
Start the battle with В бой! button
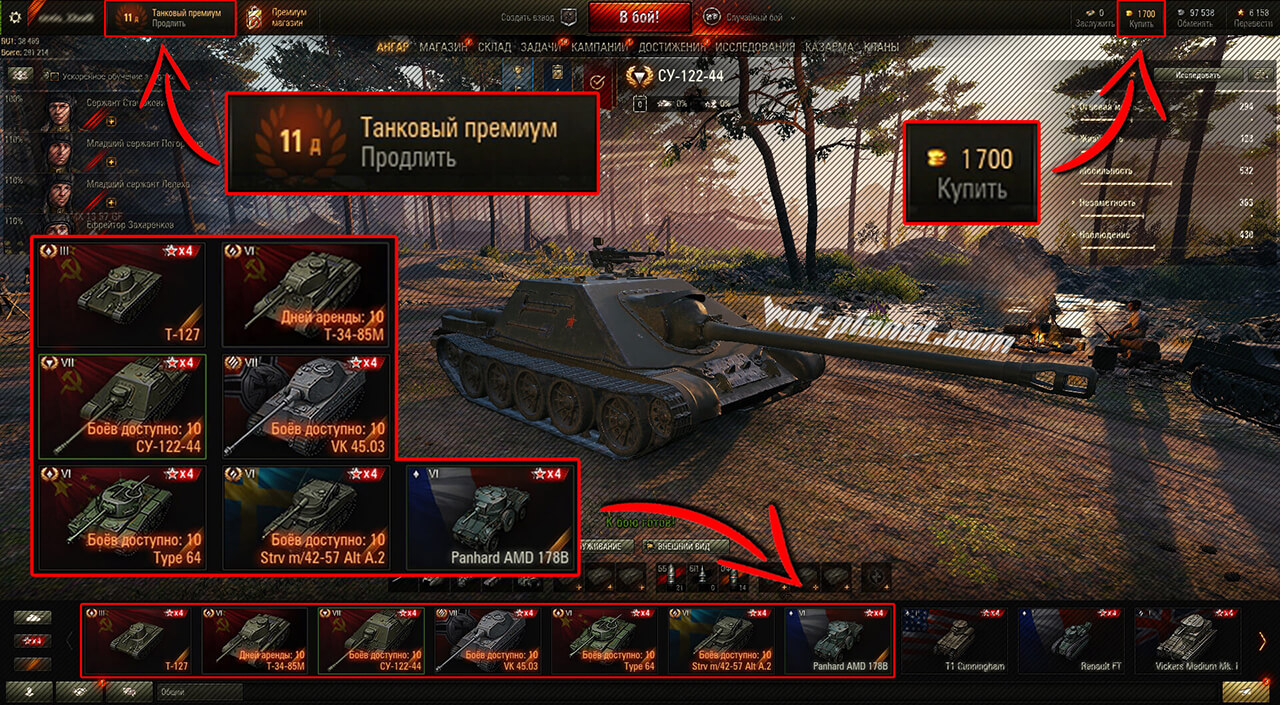(x=639, y=17)
